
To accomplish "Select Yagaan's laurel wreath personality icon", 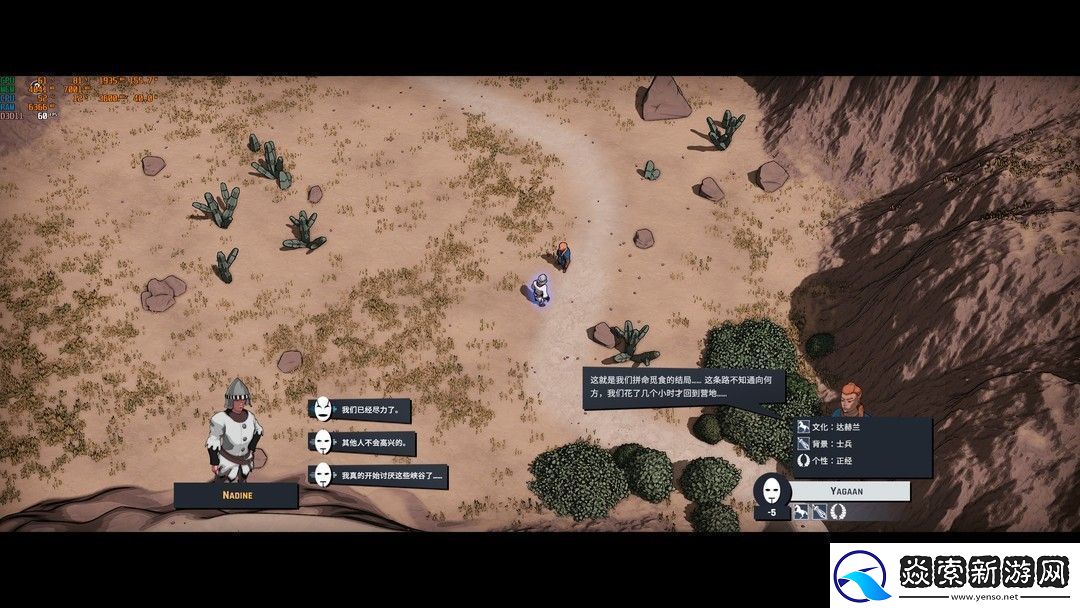I will (x=836, y=512).
